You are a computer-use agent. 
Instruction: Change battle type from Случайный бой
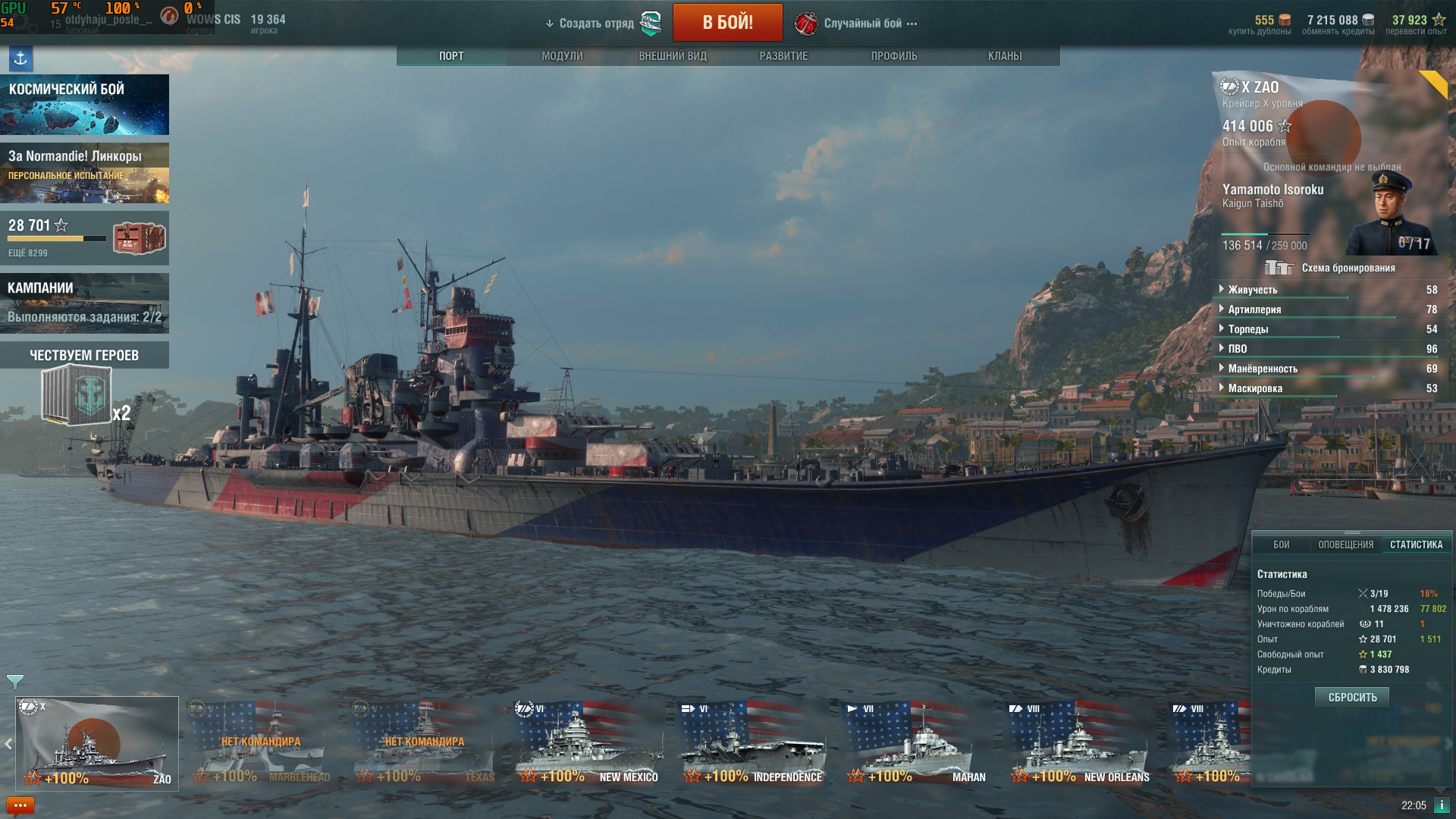click(x=863, y=24)
